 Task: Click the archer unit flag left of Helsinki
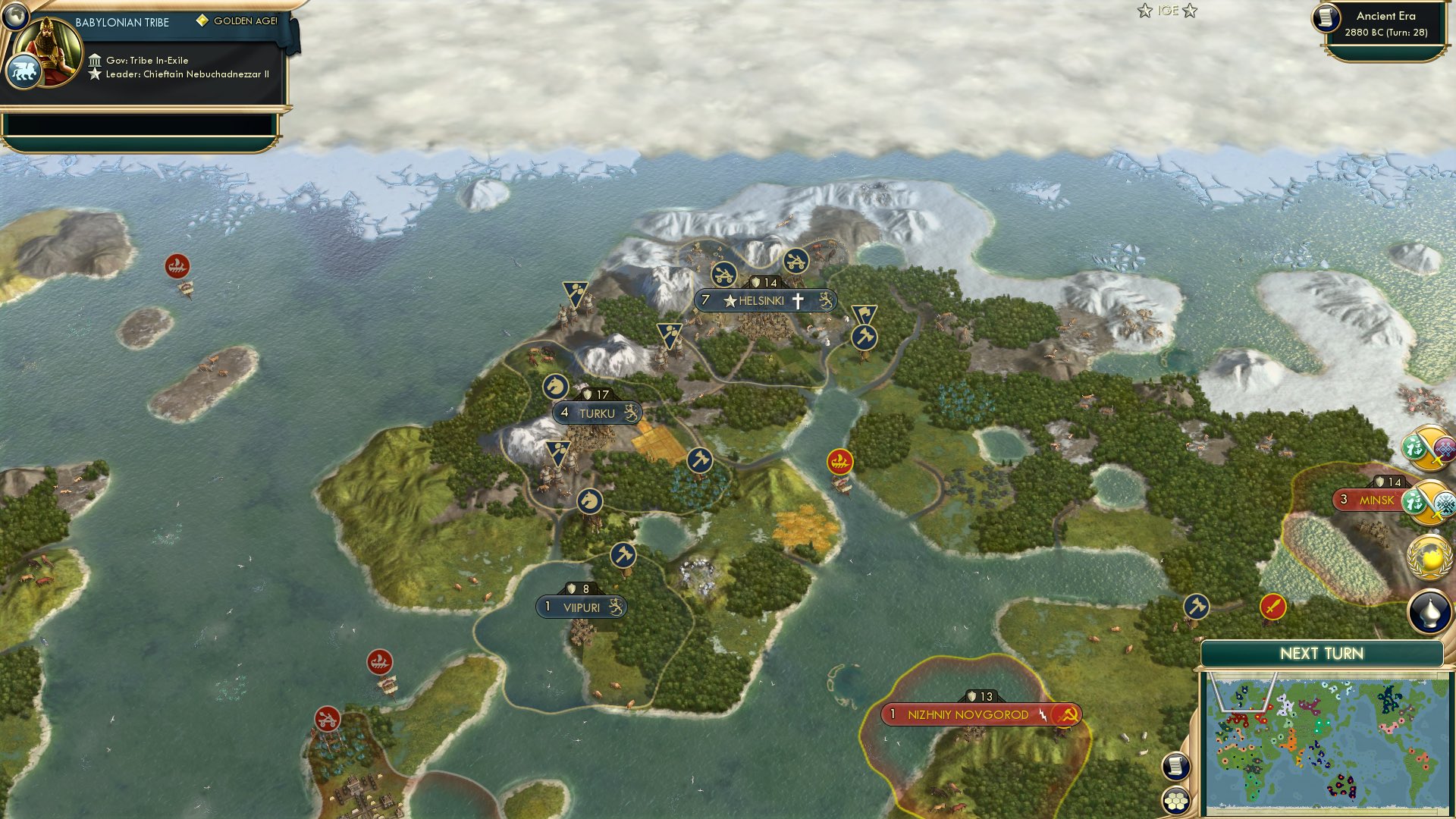(669, 334)
